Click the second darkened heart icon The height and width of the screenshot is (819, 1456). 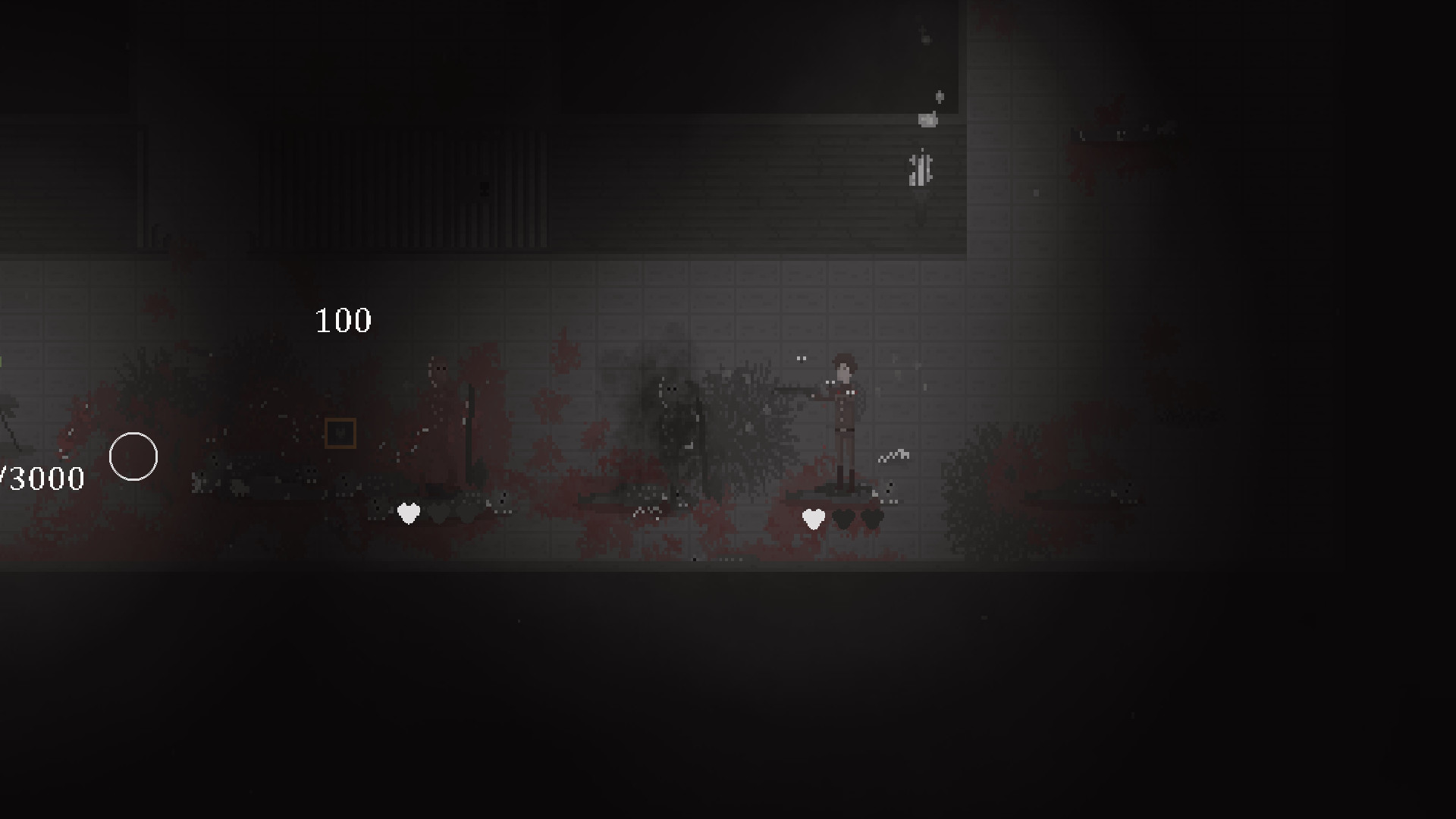872,519
